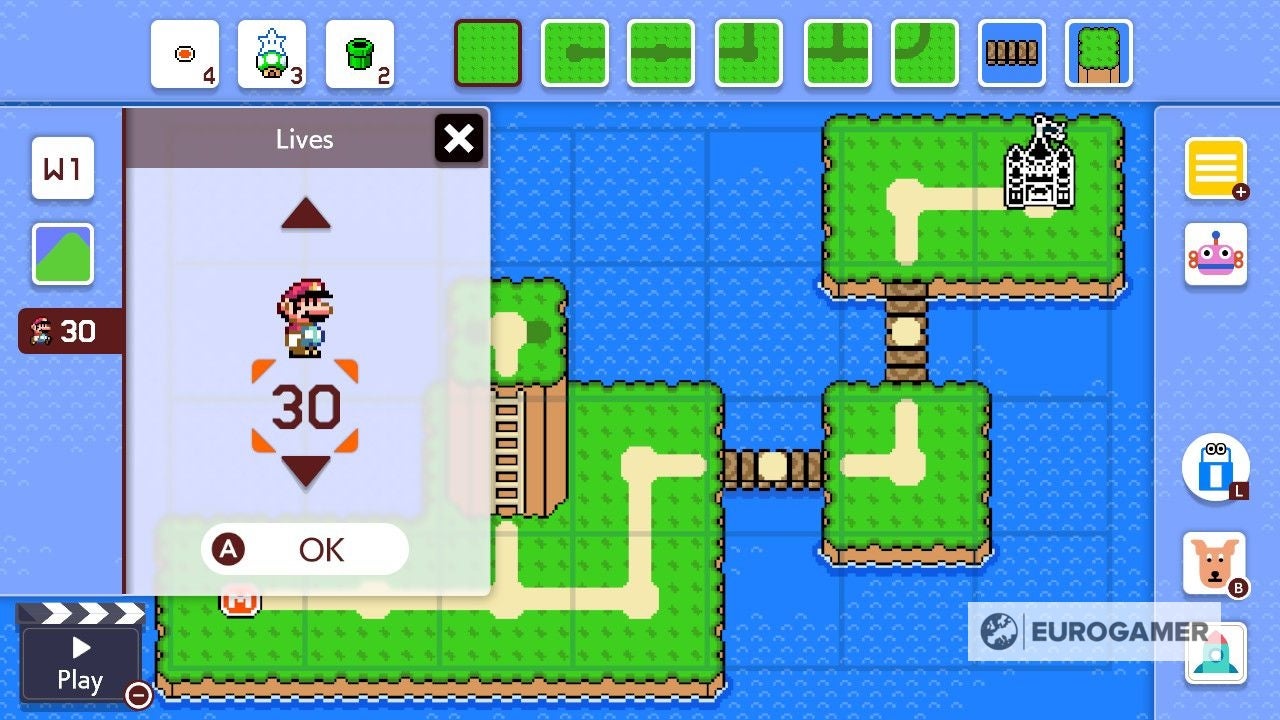Select the W1 world button

62,170
